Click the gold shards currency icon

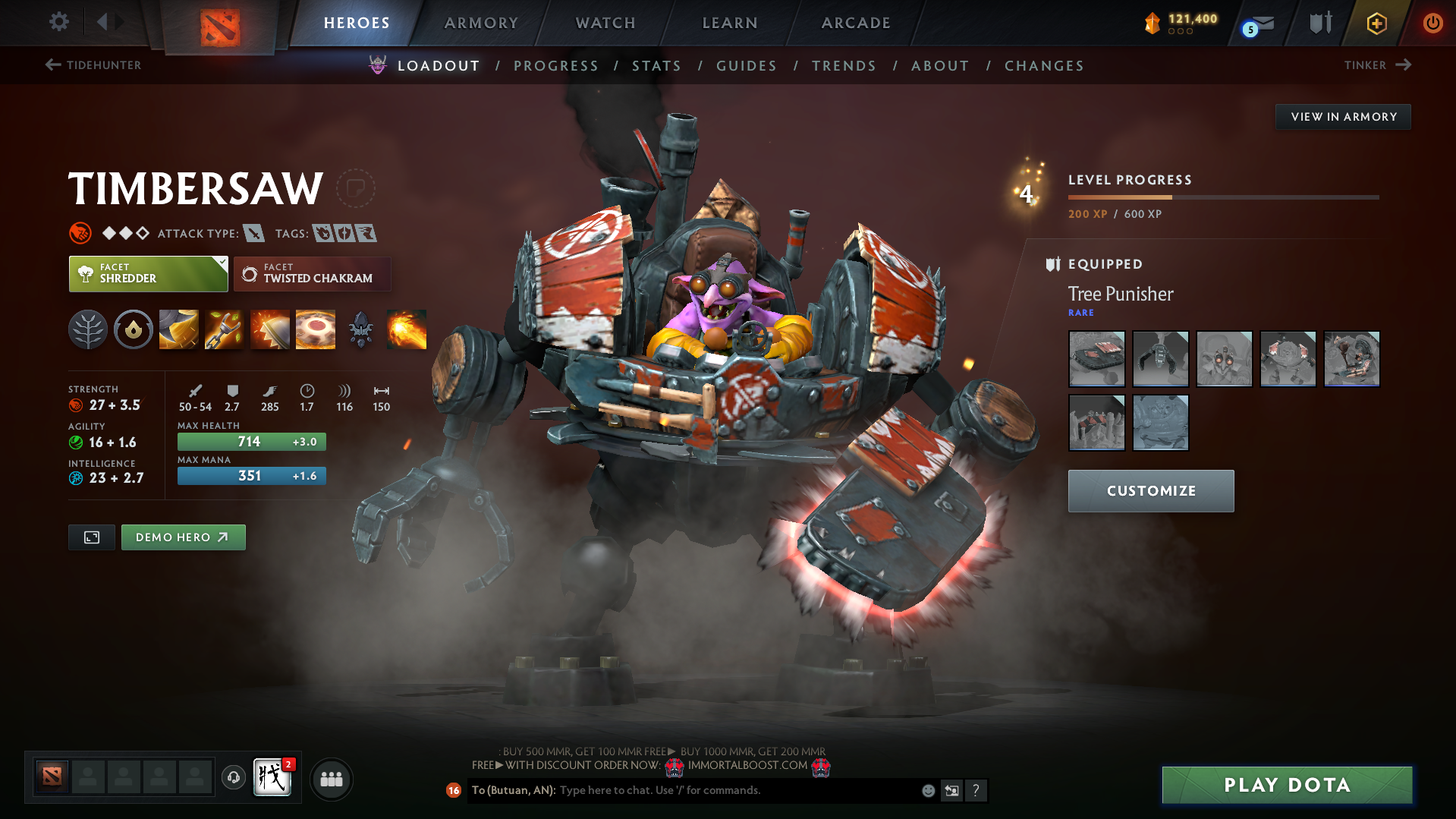tap(1153, 23)
